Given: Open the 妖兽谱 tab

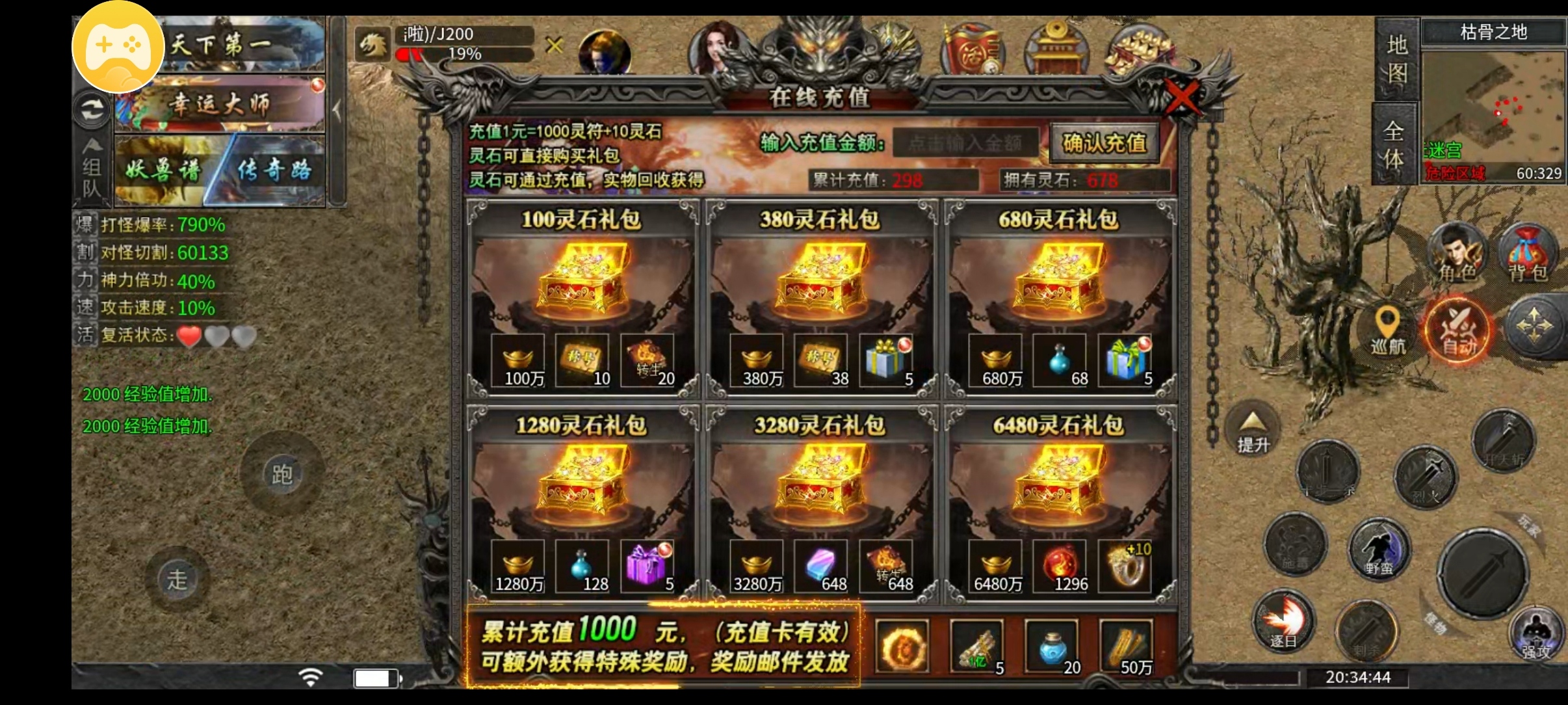Looking at the screenshot, I should pyautogui.click(x=163, y=170).
